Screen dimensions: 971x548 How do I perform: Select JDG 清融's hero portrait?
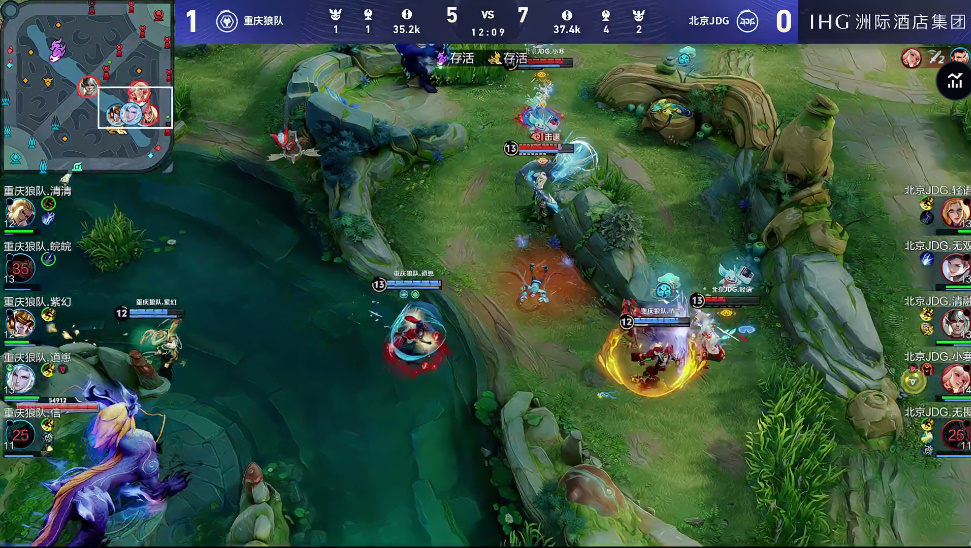pyautogui.click(x=954, y=322)
